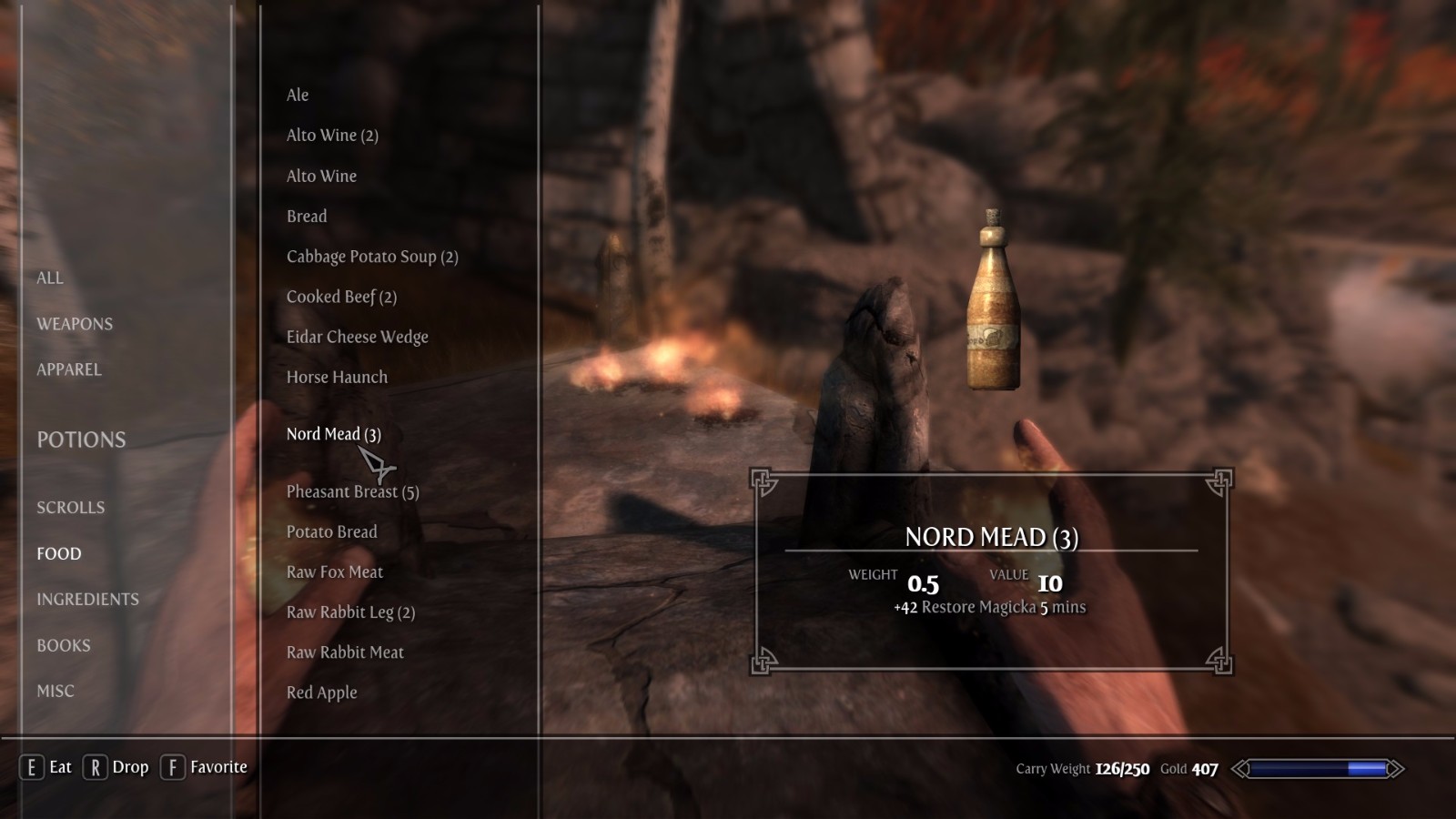Select Cooked Beef from the list
Screen dimensions: 1456x819
point(341,297)
